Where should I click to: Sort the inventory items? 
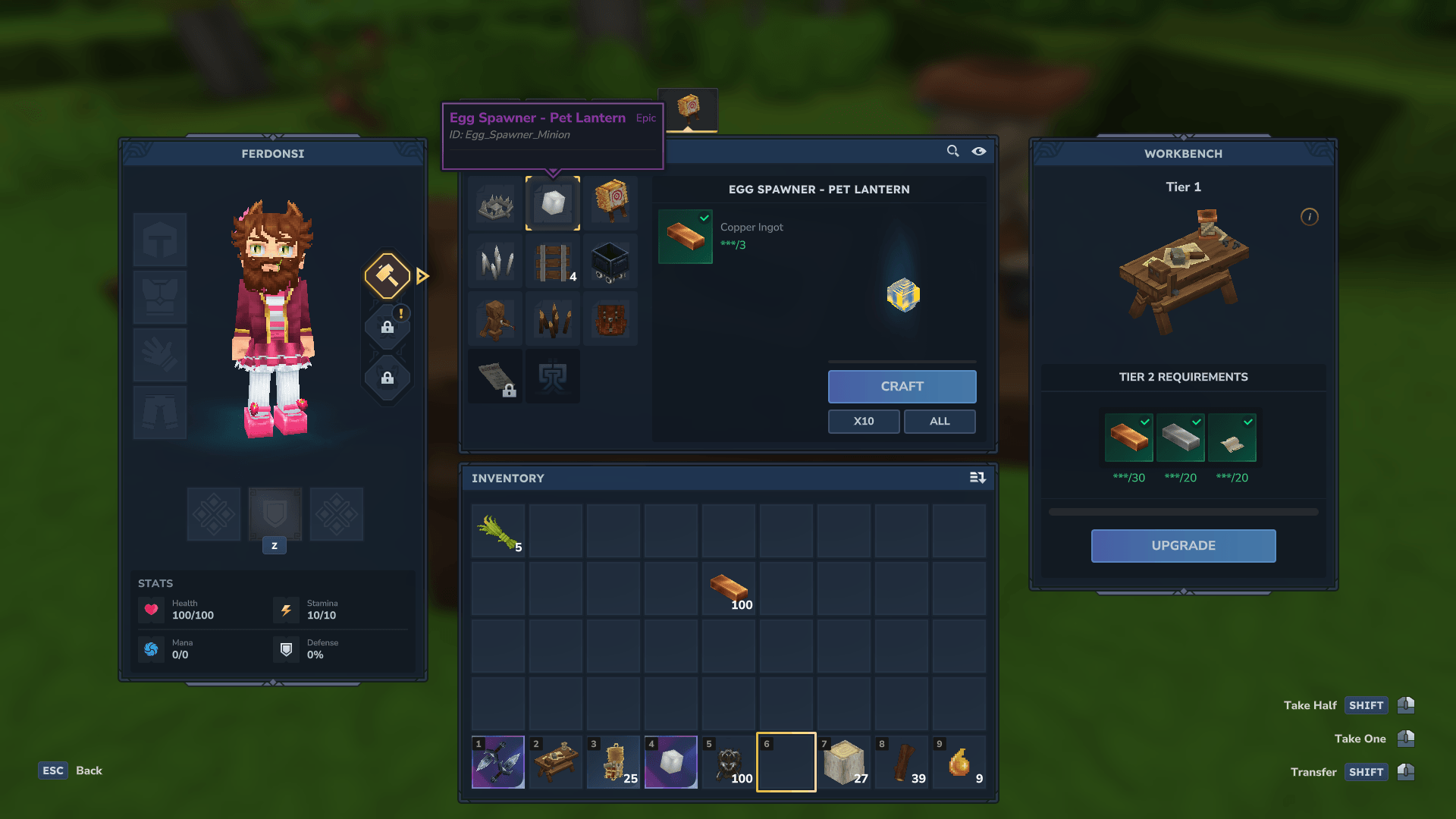coord(977,478)
